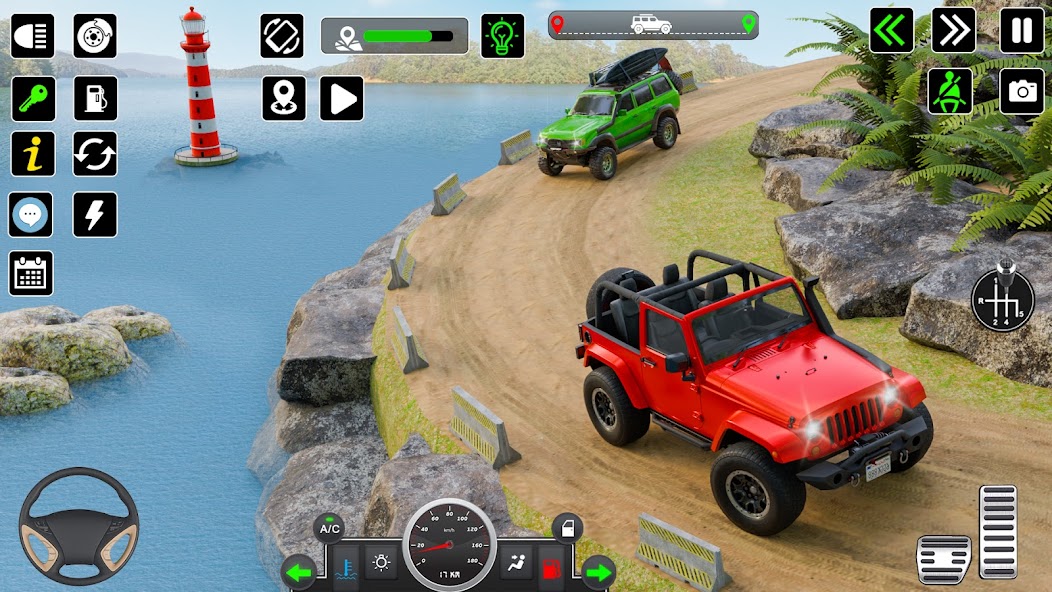Image resolution: width=1052 pixels, height=592 pixels.
Task: Turn the green ignition key
Action: click(x=32, y=98)
